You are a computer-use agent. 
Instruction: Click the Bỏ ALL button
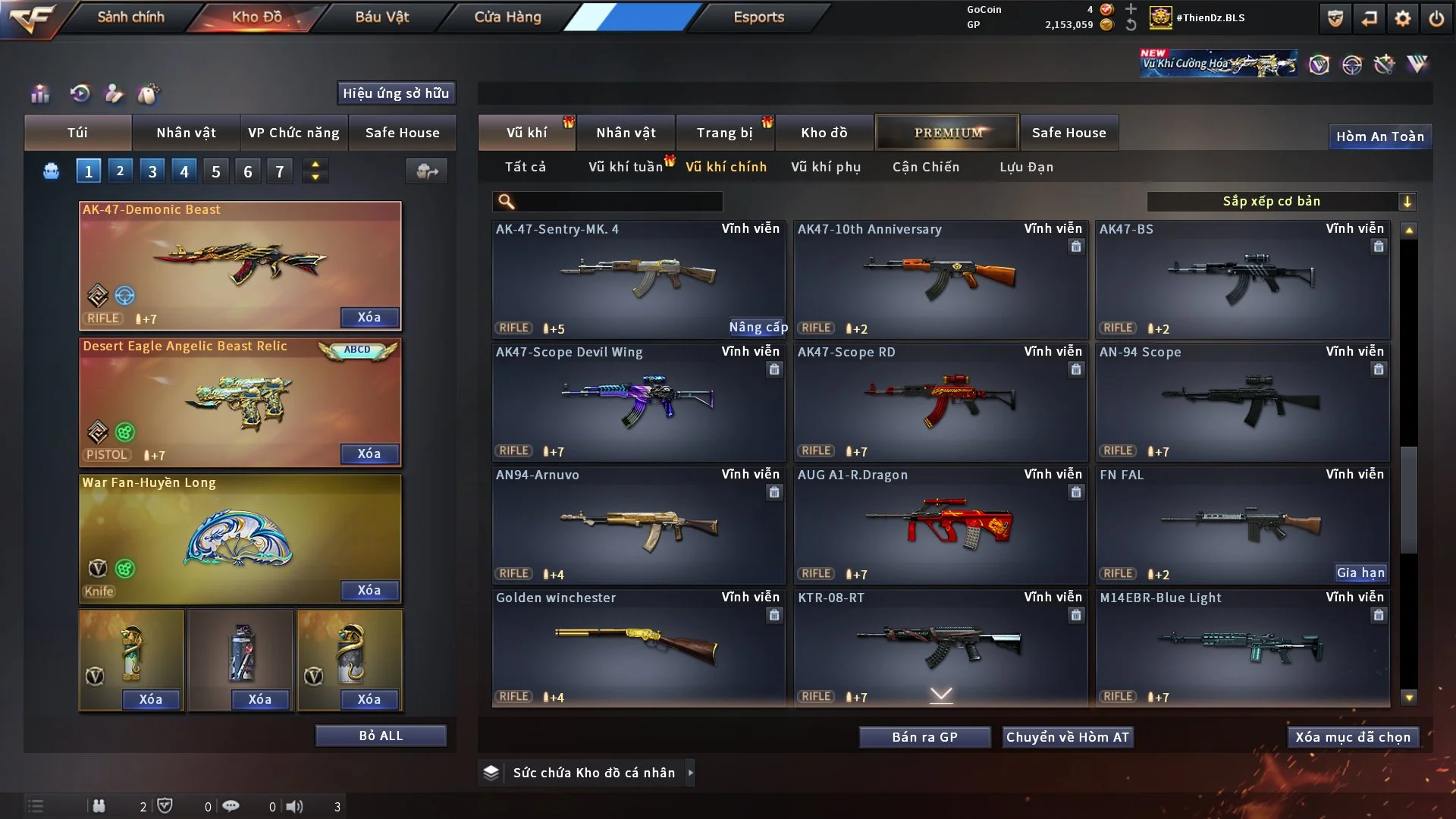coord(381,736)
